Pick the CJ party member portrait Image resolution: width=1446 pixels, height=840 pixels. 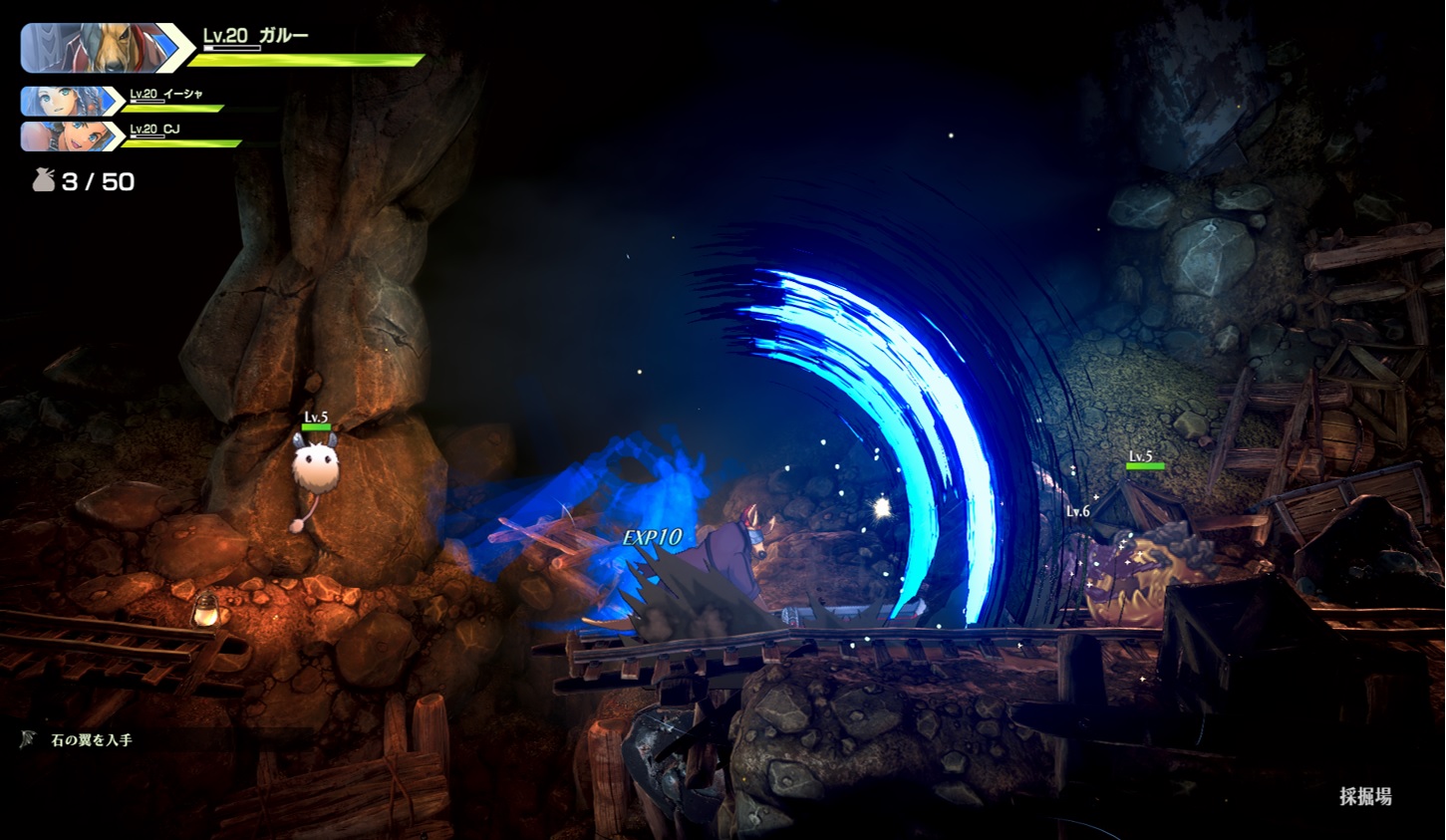coord(66,136)
